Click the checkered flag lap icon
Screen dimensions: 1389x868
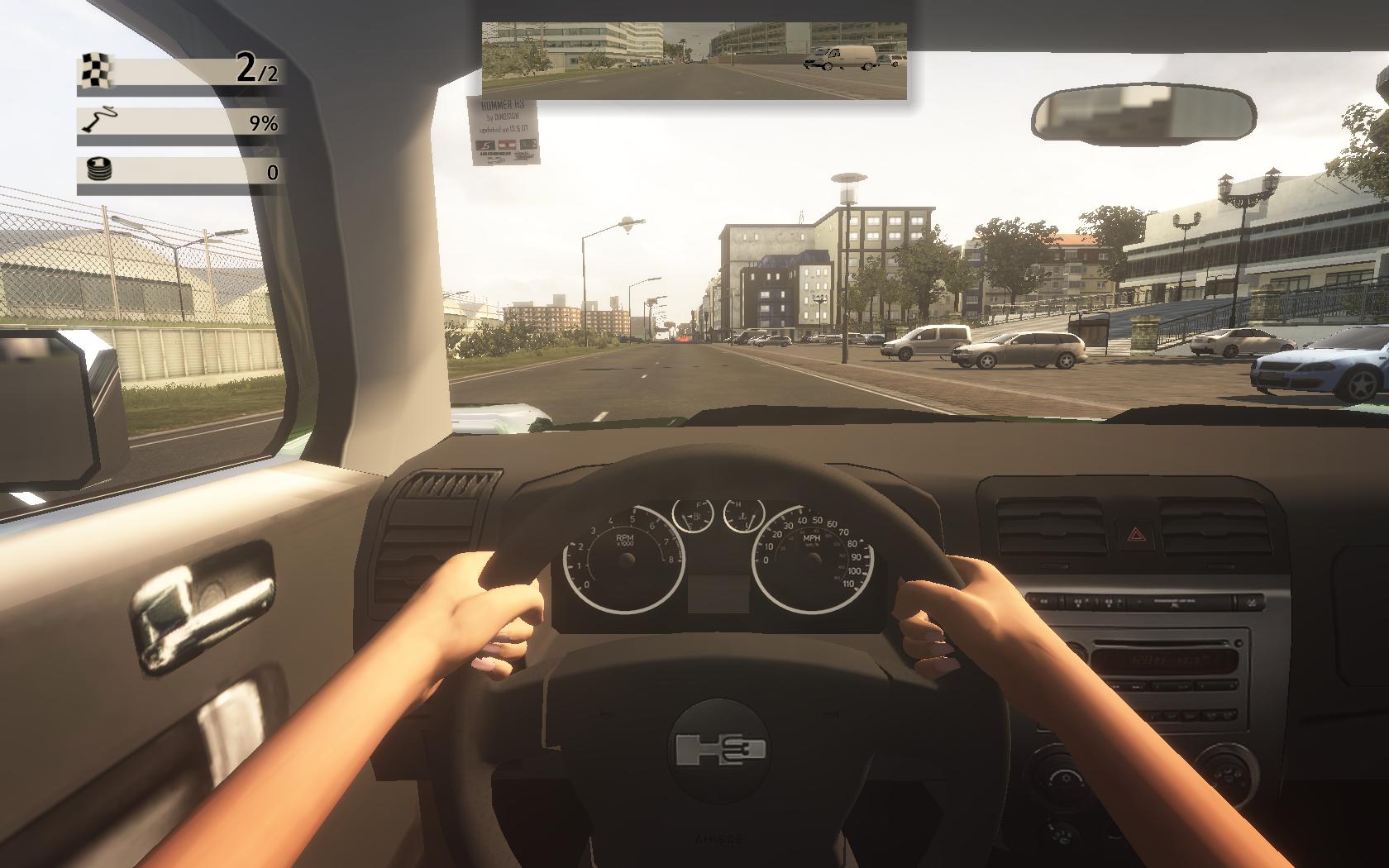pyautogui.click(x=97, y=70)
